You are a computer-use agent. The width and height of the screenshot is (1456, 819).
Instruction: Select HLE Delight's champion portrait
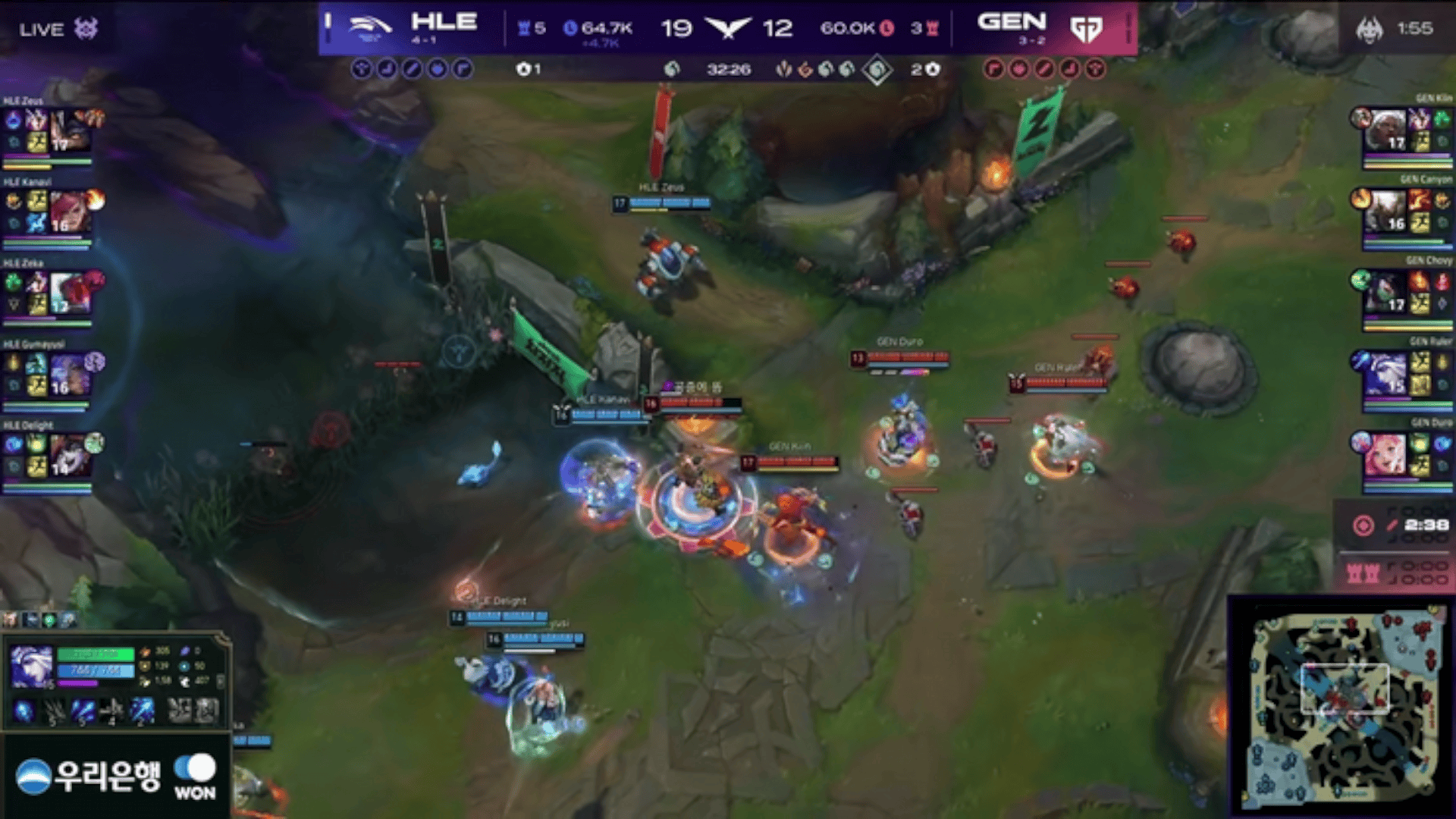coord(70,454)
